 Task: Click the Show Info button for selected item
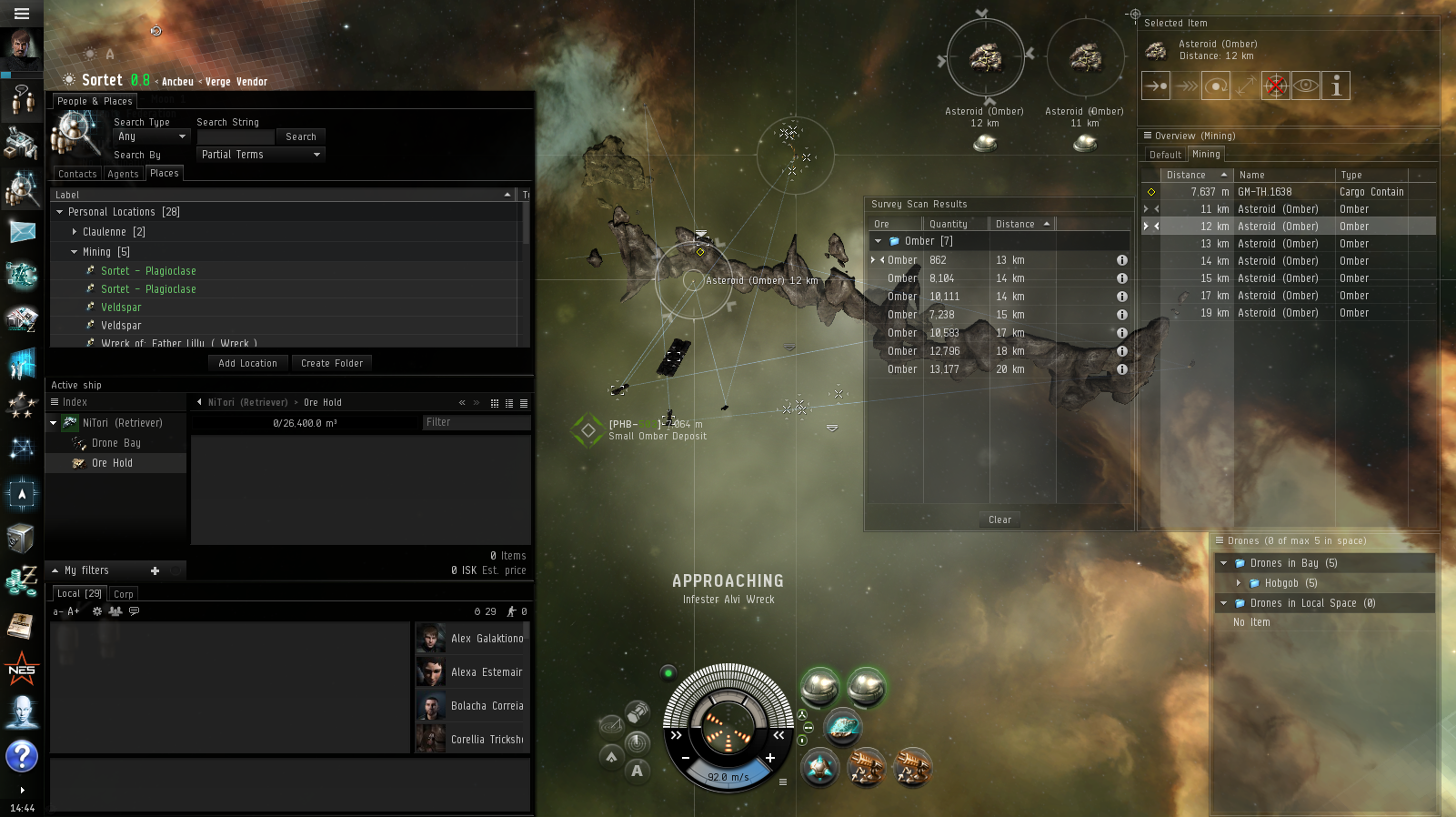pyautogui.click(x=1335, y=86)
